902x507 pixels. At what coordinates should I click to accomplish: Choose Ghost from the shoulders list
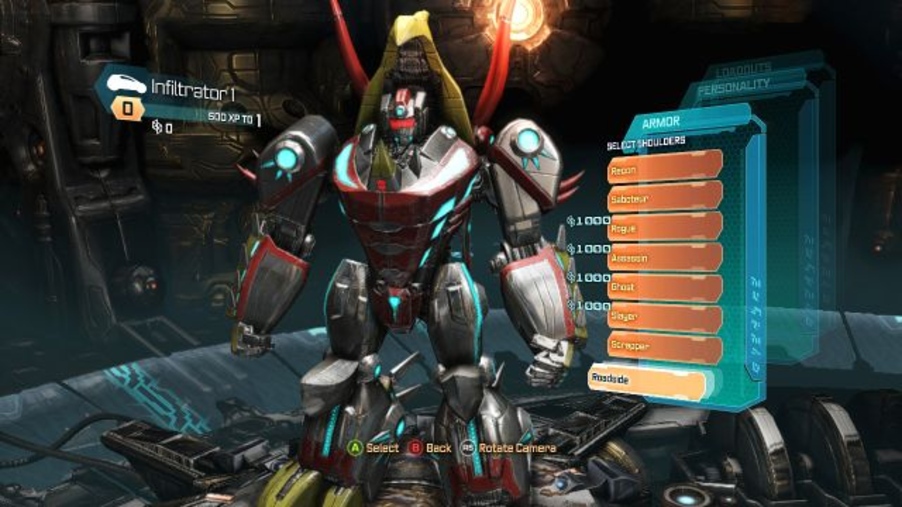click(664, 287)
